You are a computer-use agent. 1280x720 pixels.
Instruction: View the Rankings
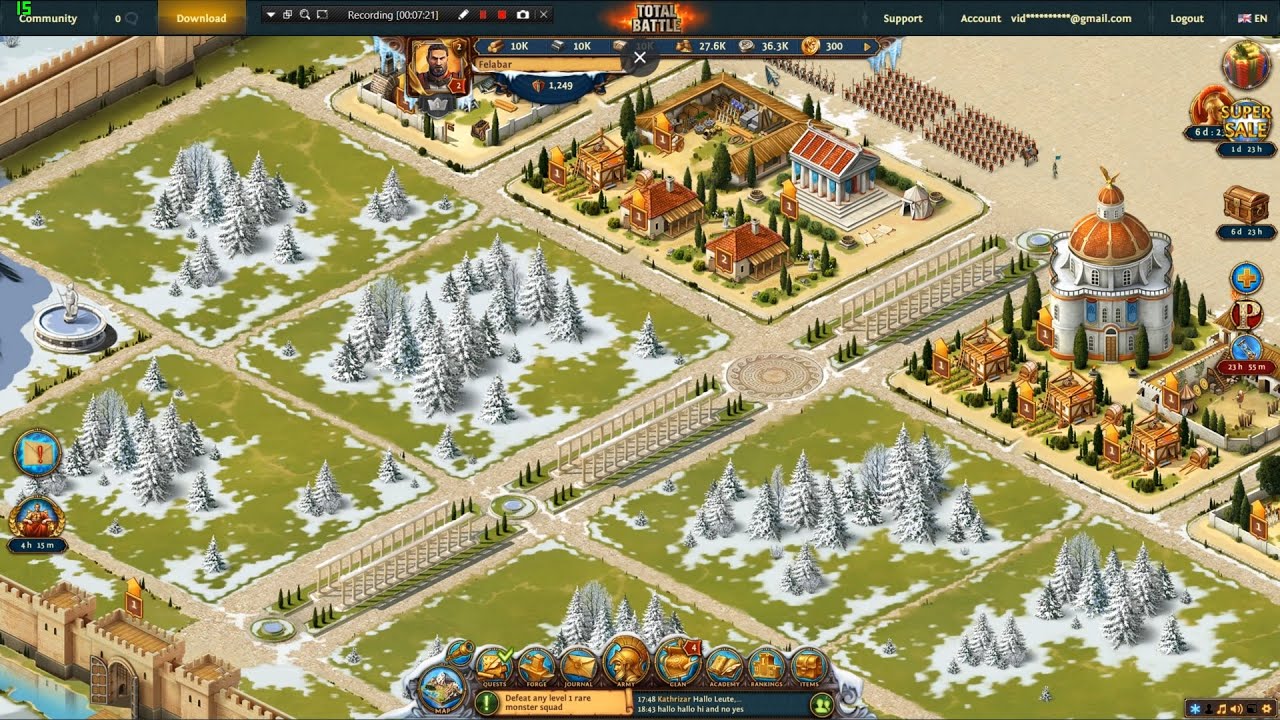[x=766, y=664]
